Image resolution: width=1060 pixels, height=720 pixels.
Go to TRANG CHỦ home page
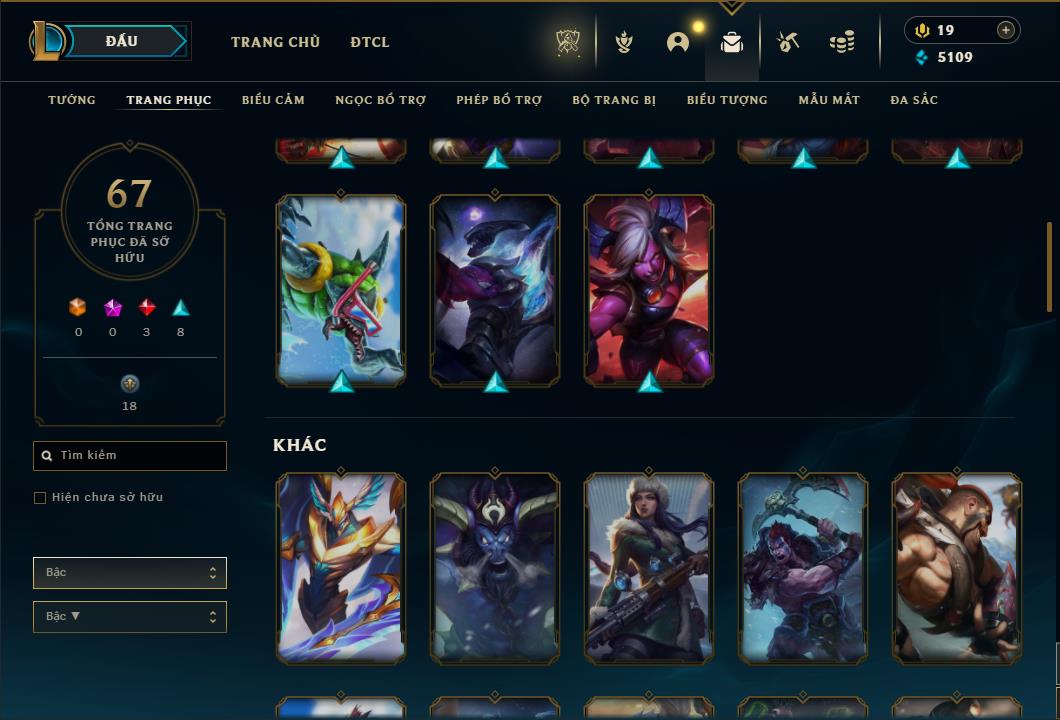click(x=275, y=42)
